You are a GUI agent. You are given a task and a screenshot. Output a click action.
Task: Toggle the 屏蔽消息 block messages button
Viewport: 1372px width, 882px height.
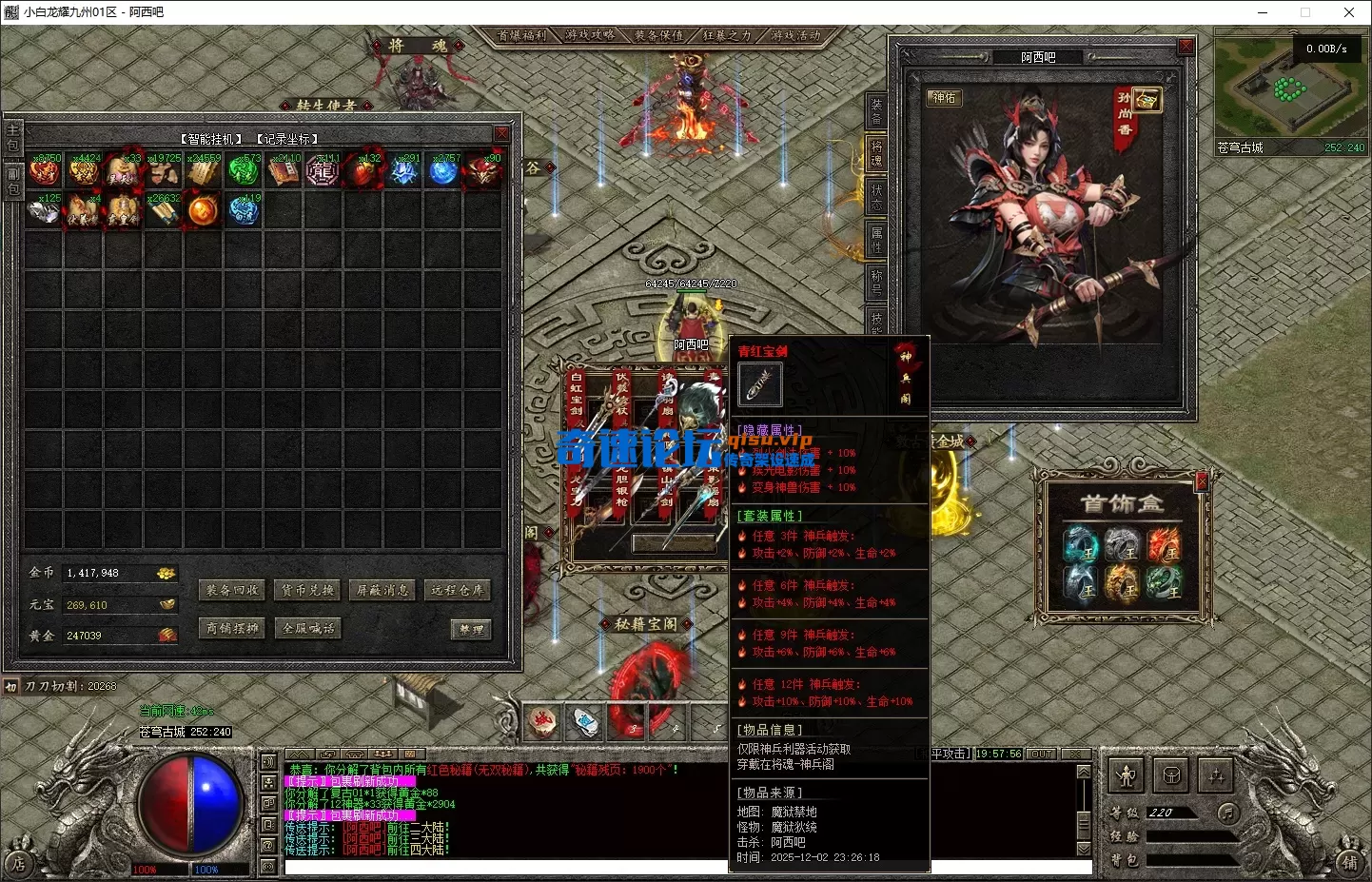[382, 590]
